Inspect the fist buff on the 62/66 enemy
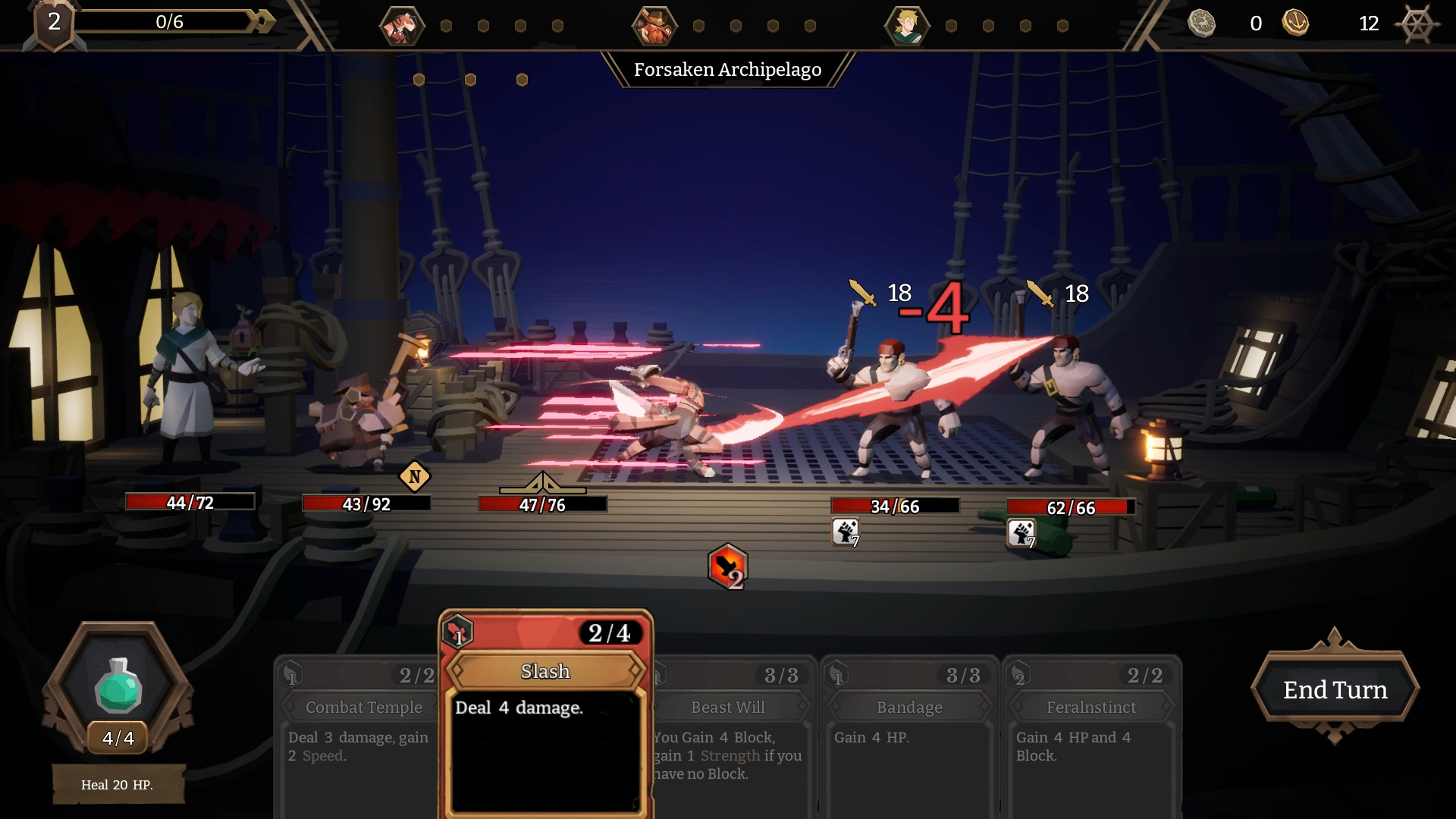1456x819 pixels. pos(1021,532)
